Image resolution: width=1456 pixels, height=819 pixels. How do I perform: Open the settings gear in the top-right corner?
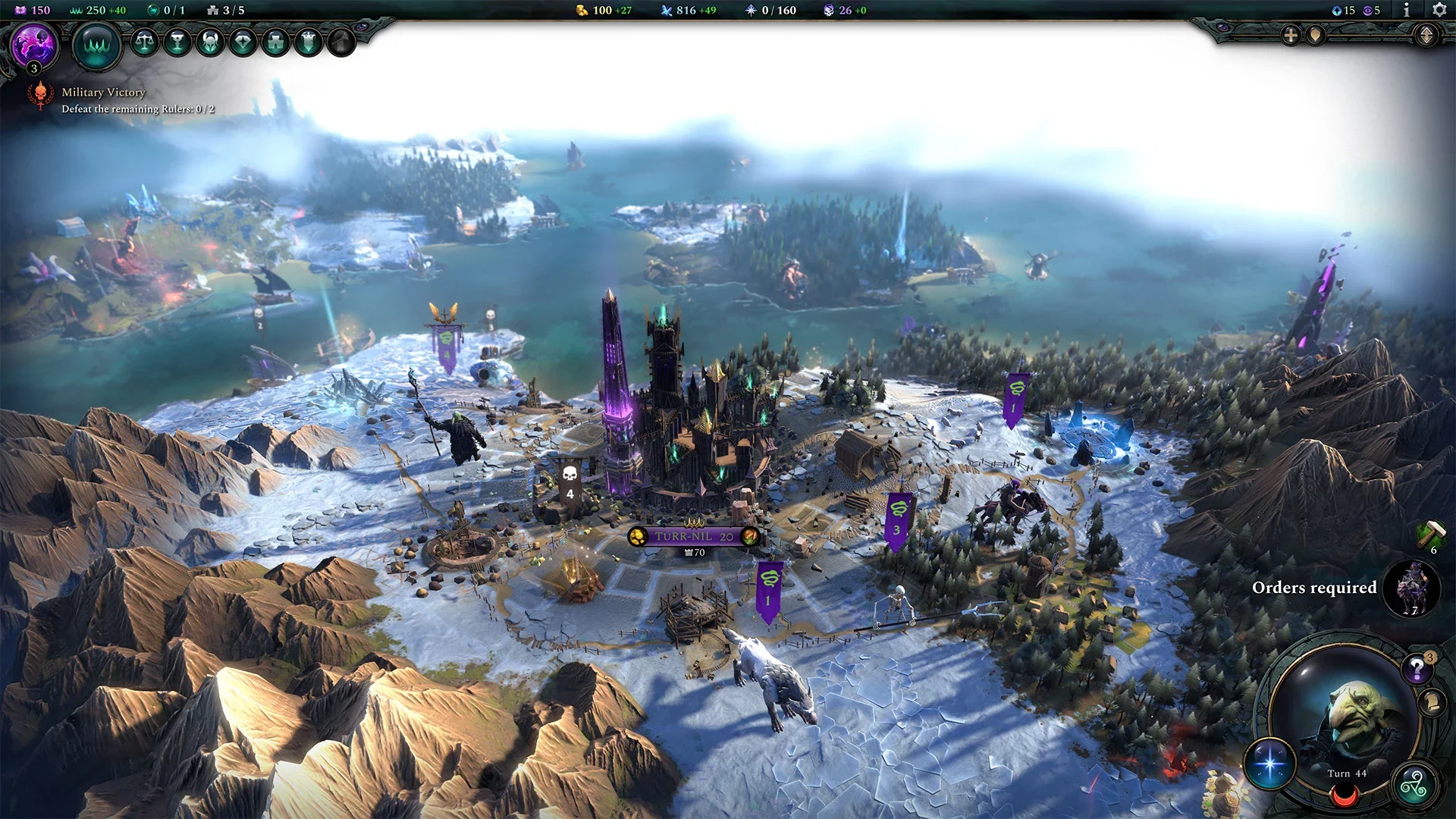pos(1439,11)
